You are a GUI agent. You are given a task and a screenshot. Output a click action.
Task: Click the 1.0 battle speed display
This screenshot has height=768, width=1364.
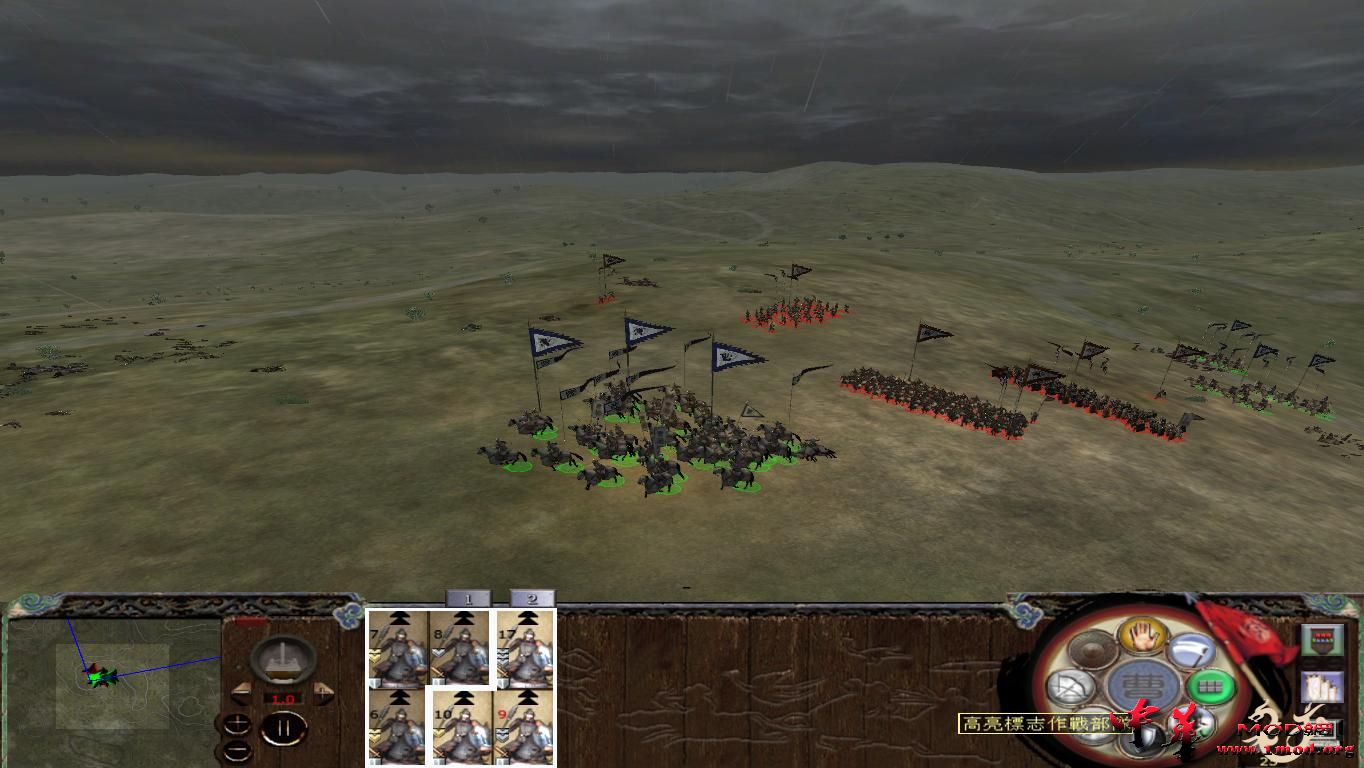coord(282,698)
